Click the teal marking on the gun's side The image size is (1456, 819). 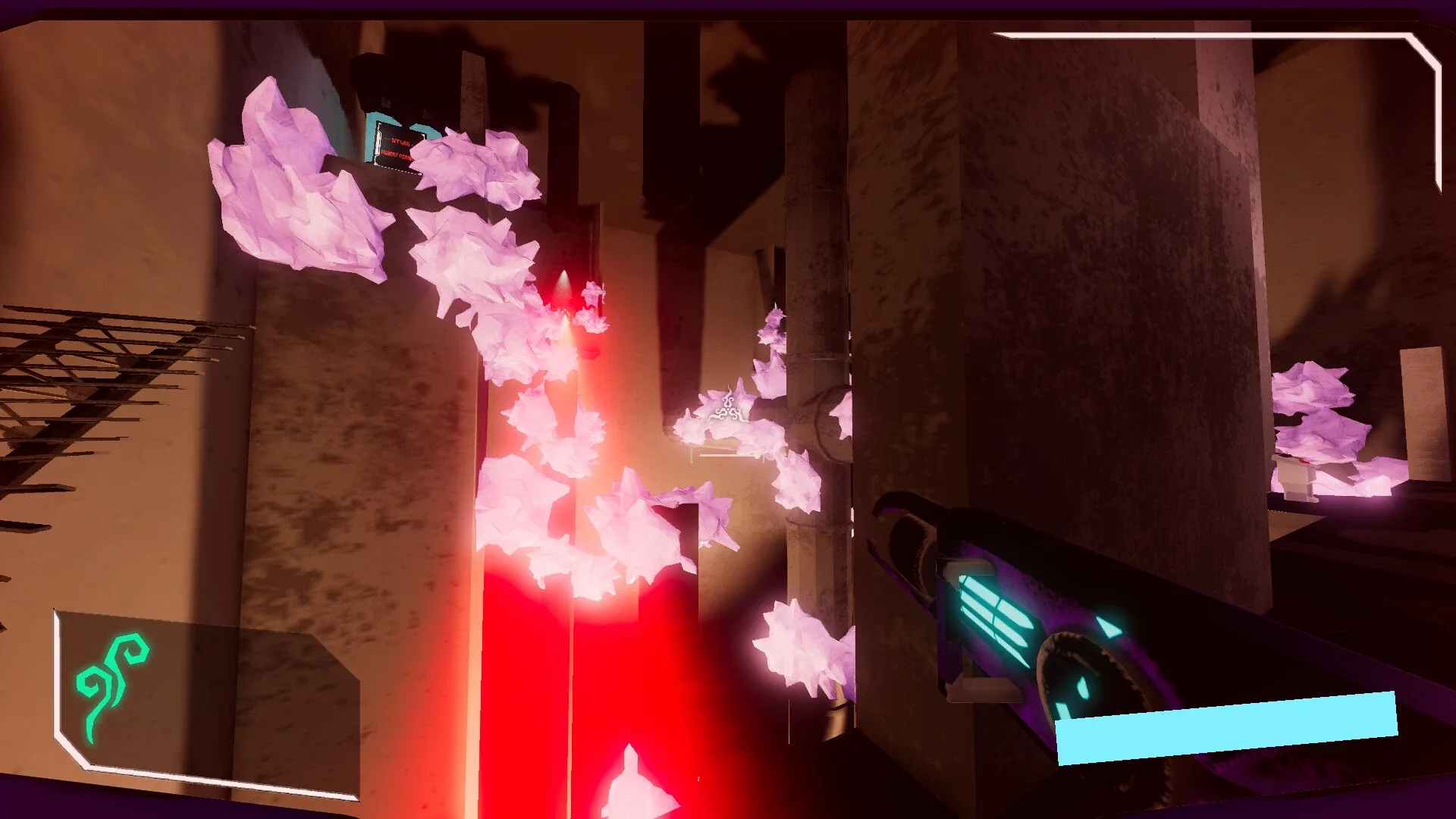click(1109, 626)
